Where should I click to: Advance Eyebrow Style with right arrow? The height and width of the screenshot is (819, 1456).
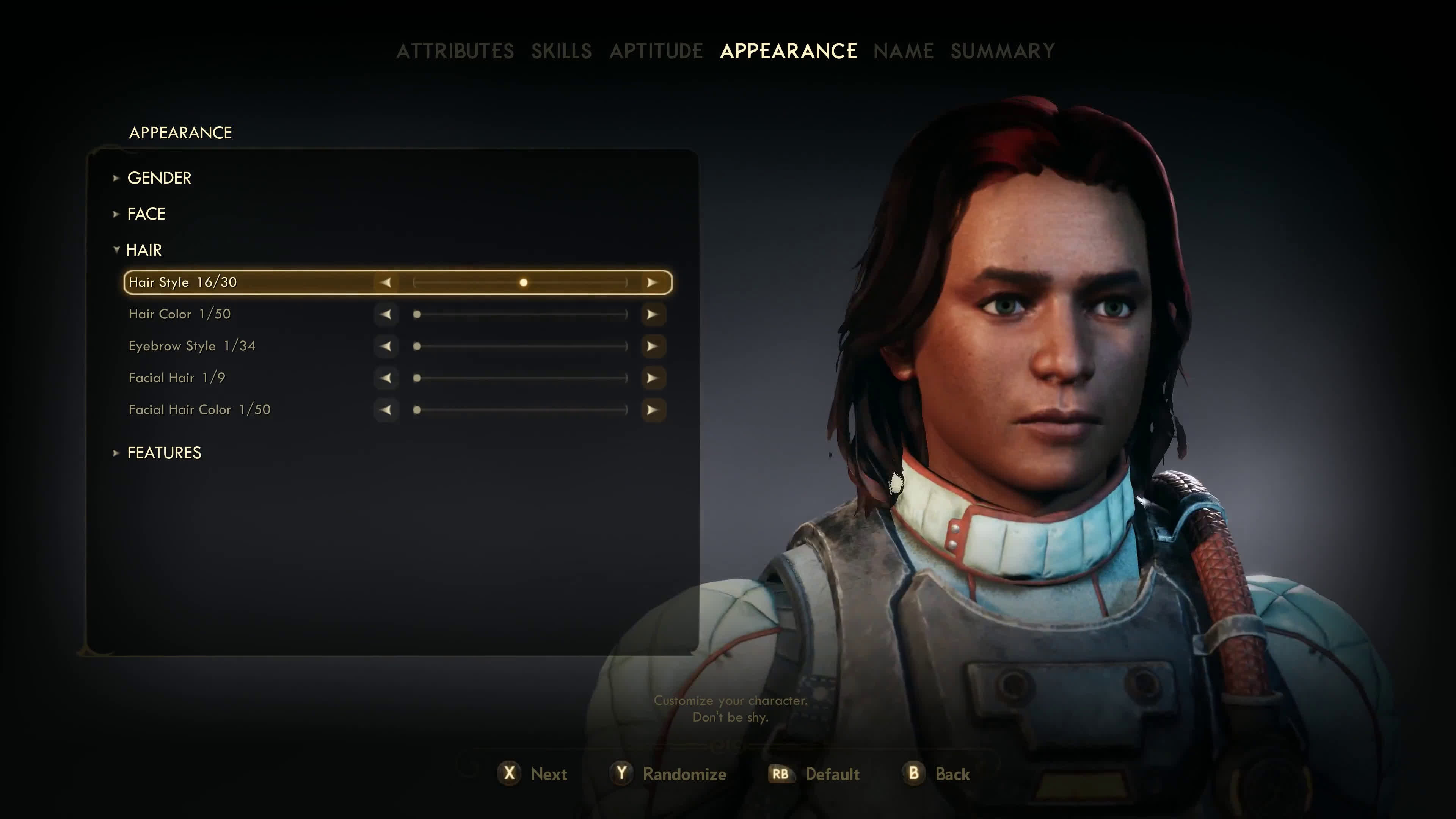tap(652, 346)
